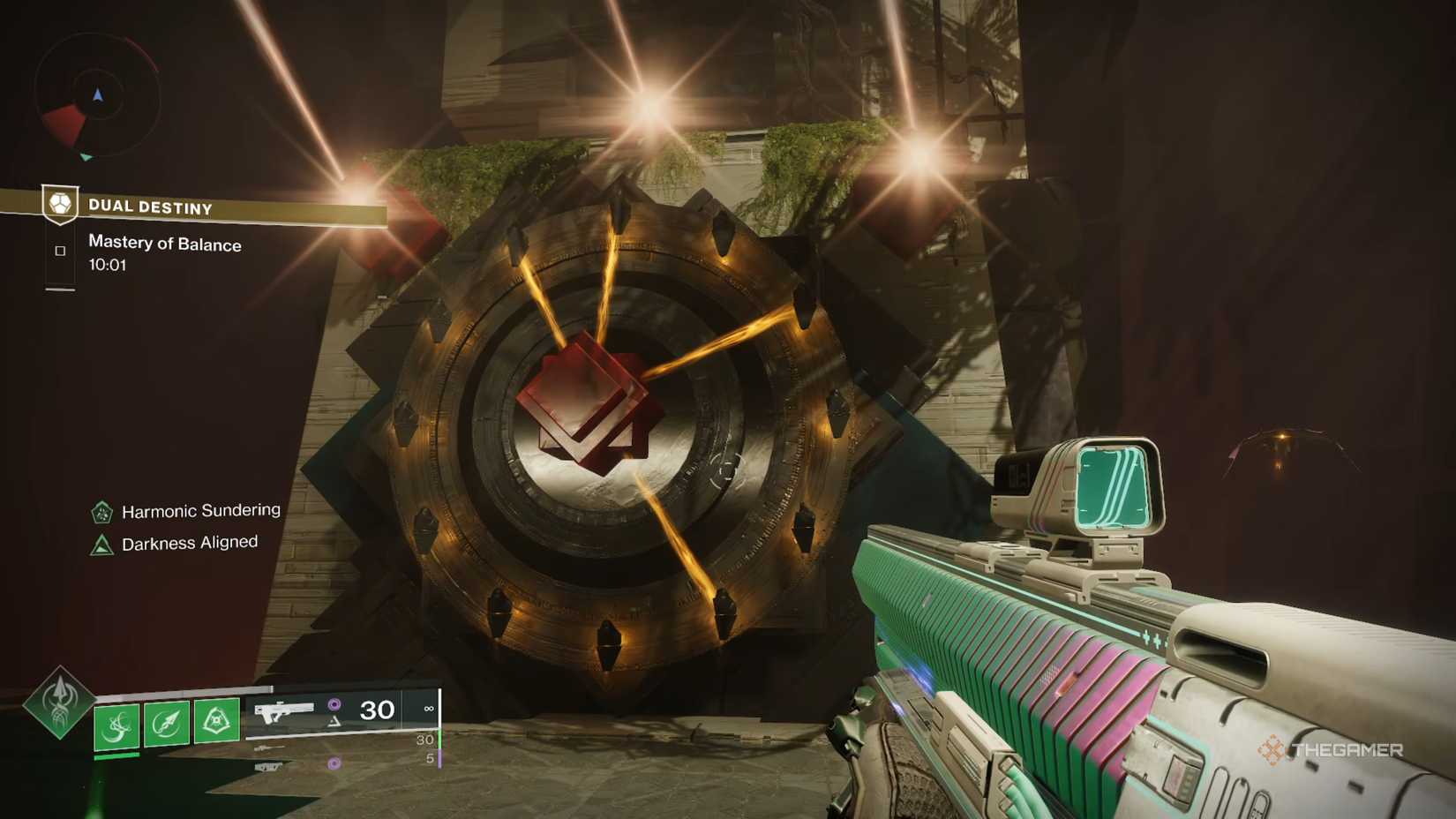This screenshot has width=1456, height=819.
Task: Click the 10:01 mission countdown timer
Action: pyautogui.click(x=108, y=264)
